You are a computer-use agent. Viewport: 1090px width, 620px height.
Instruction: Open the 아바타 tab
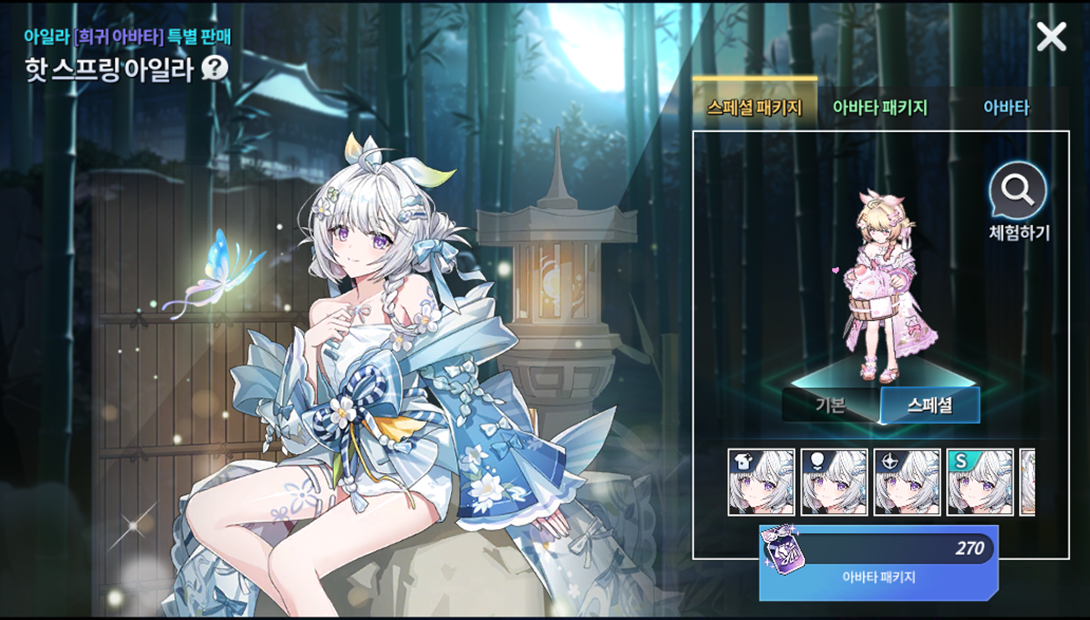1006,107
